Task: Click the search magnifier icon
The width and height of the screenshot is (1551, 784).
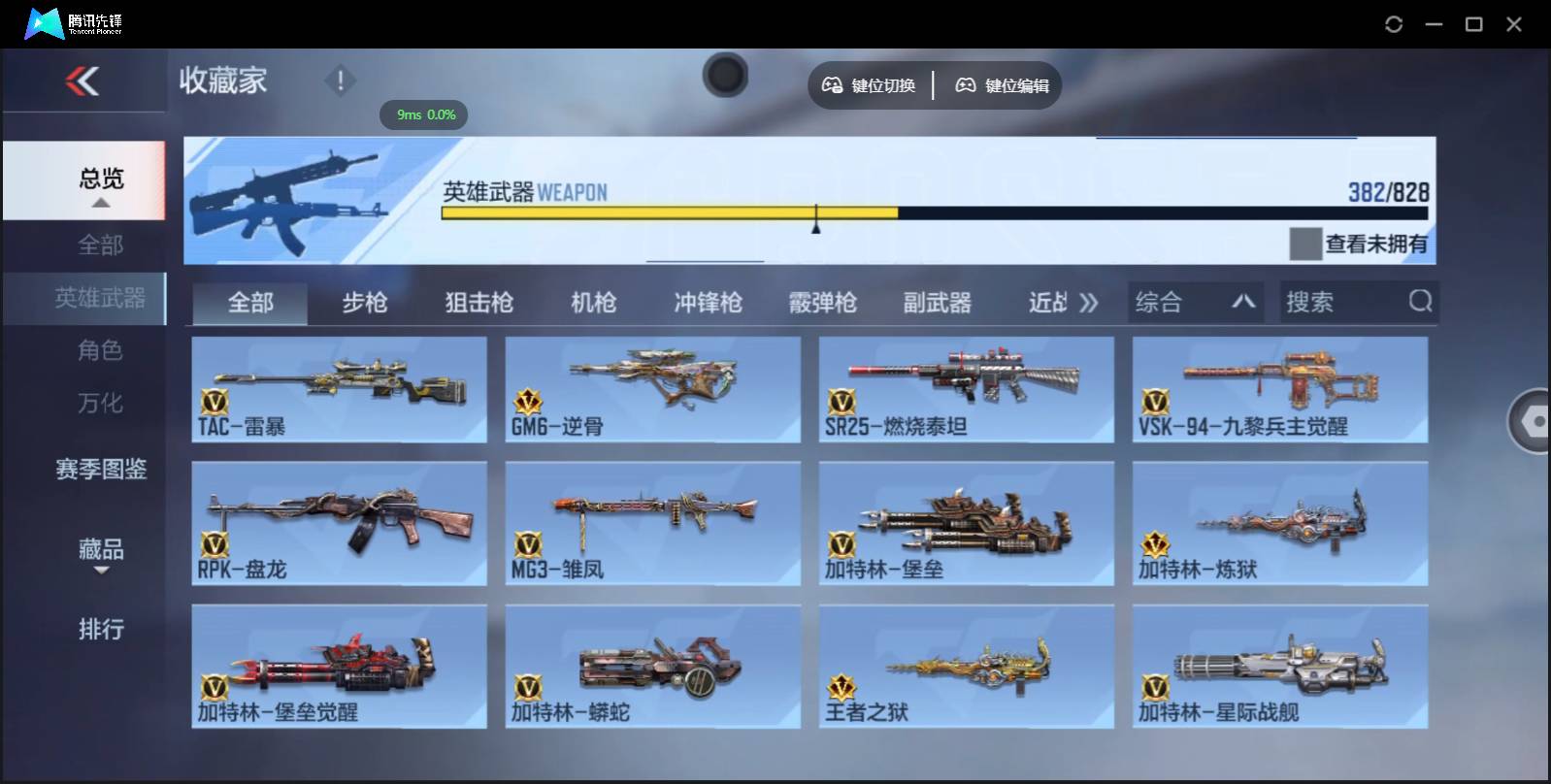Action: pos(1421,302)
